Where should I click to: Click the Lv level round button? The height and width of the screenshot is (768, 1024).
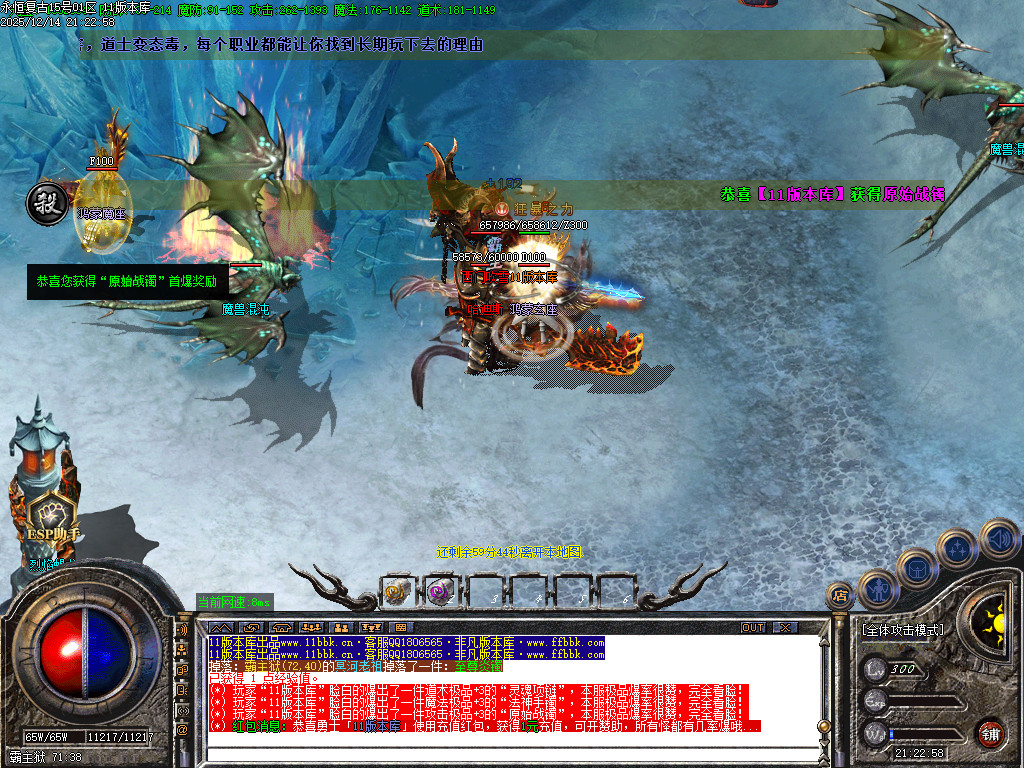click(x=876, y=668)
